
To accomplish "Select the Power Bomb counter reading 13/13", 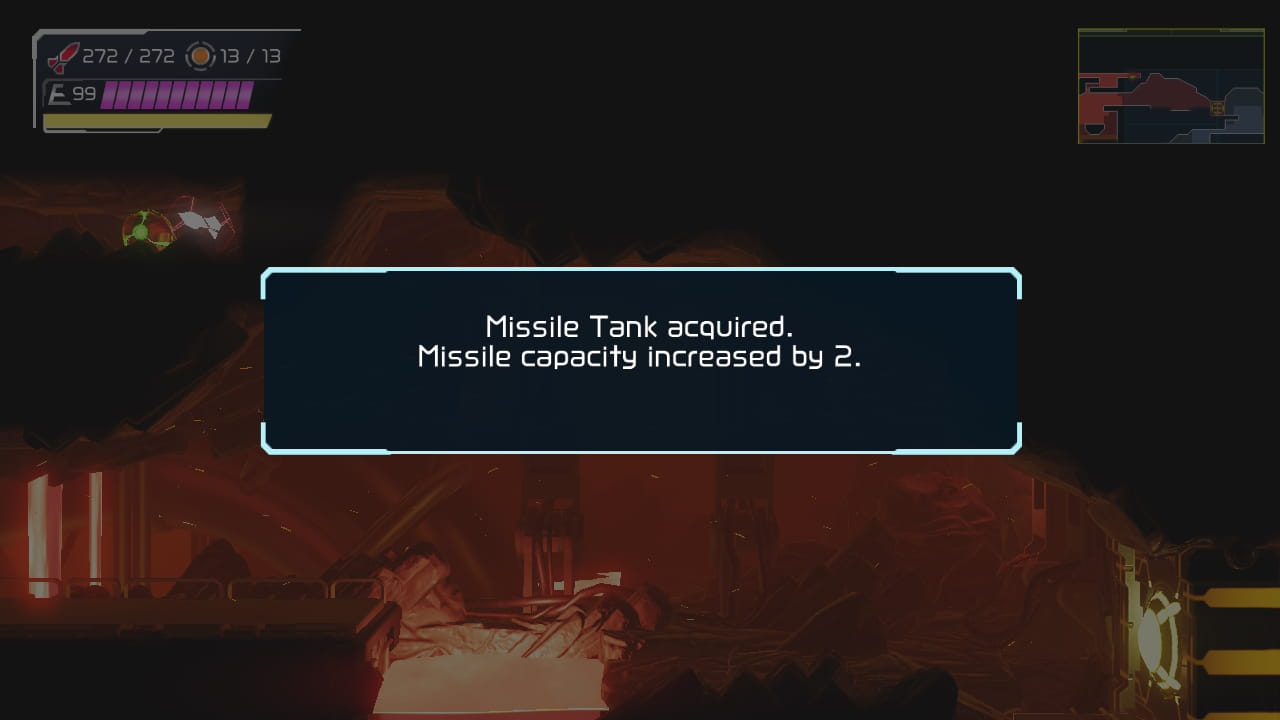I will 250,56.
